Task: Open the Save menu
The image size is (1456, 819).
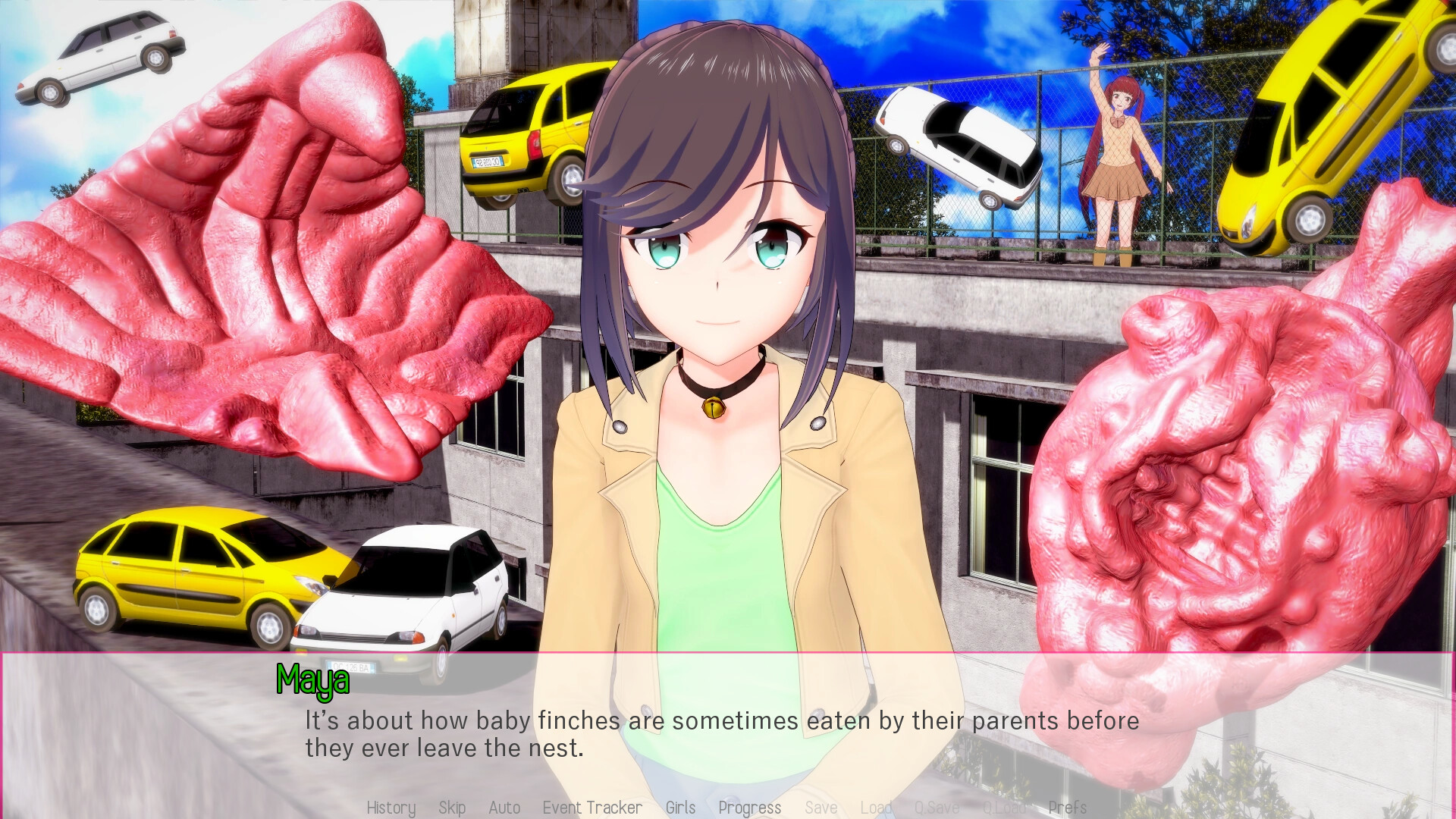Action: pyautogui.click(x=821, y=808)
